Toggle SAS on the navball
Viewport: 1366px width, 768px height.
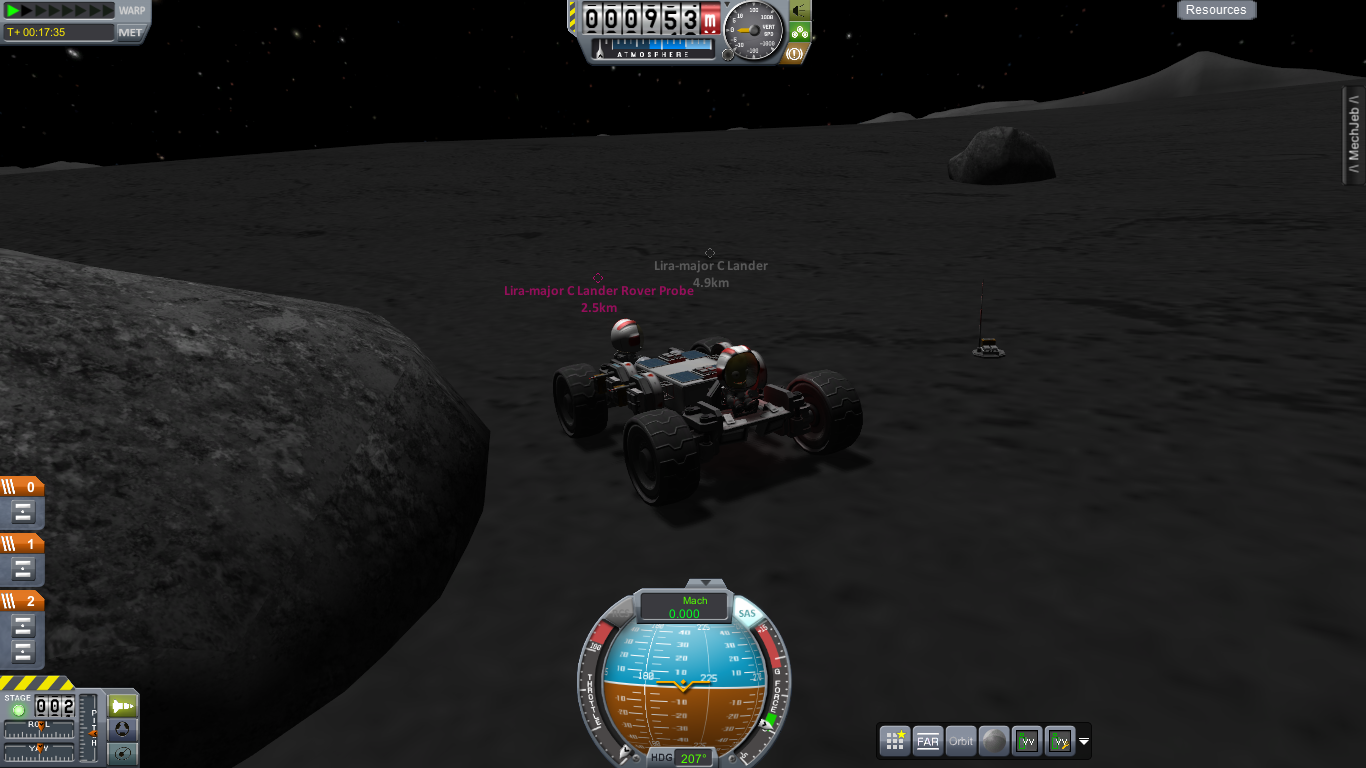(x=746, y=613)
